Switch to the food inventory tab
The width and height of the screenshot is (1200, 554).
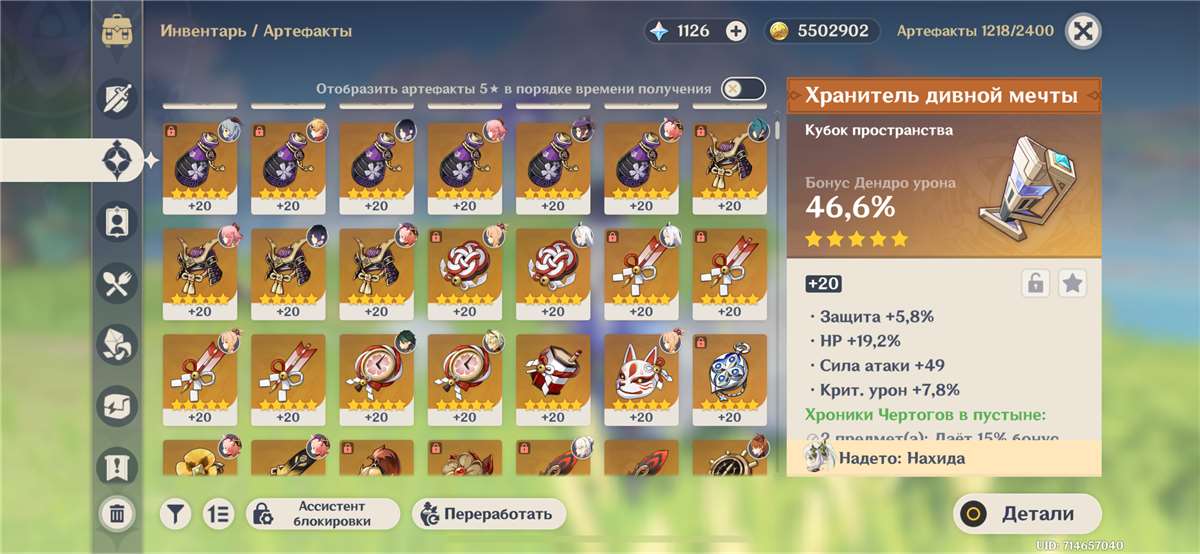coord(117,282)
